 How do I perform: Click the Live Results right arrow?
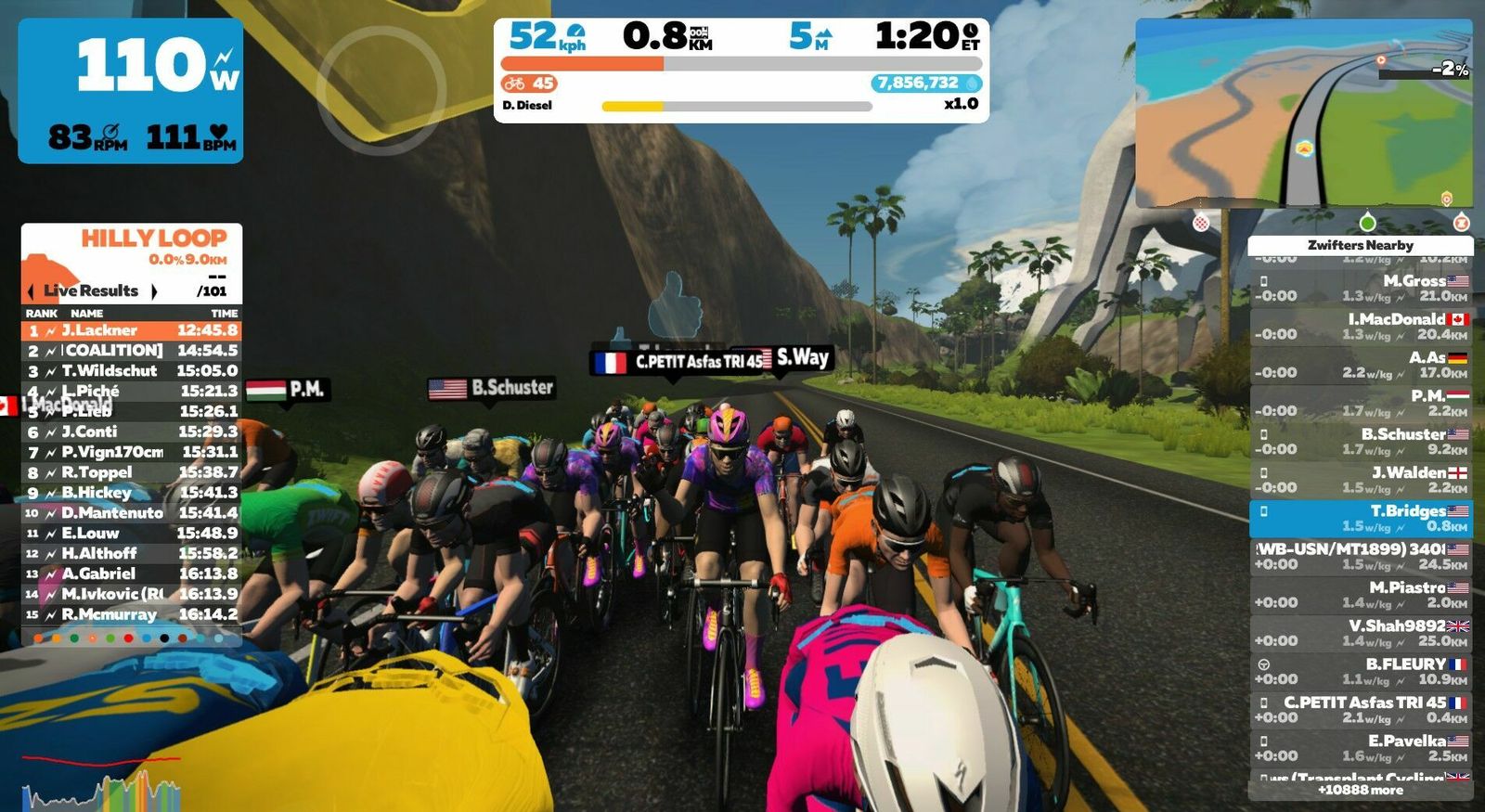[x=154, y=291]
